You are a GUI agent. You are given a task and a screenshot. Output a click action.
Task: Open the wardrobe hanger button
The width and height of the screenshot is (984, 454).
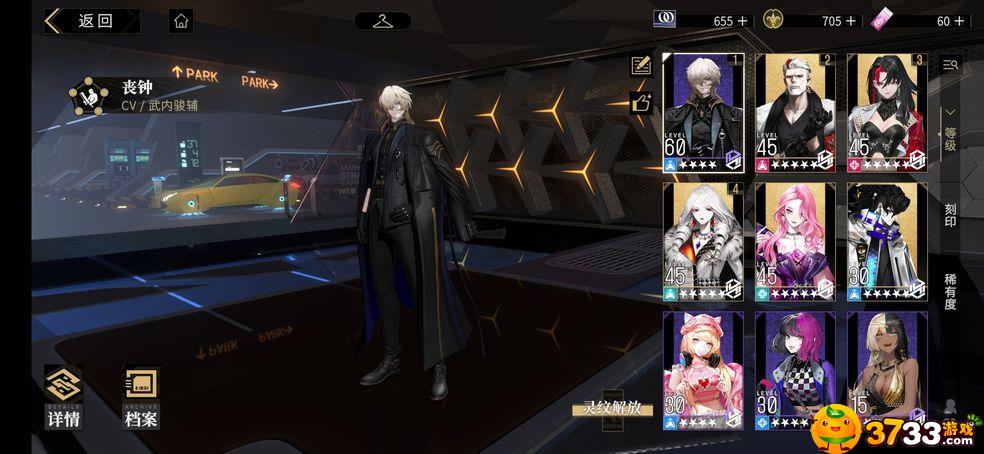pos(382,21)
